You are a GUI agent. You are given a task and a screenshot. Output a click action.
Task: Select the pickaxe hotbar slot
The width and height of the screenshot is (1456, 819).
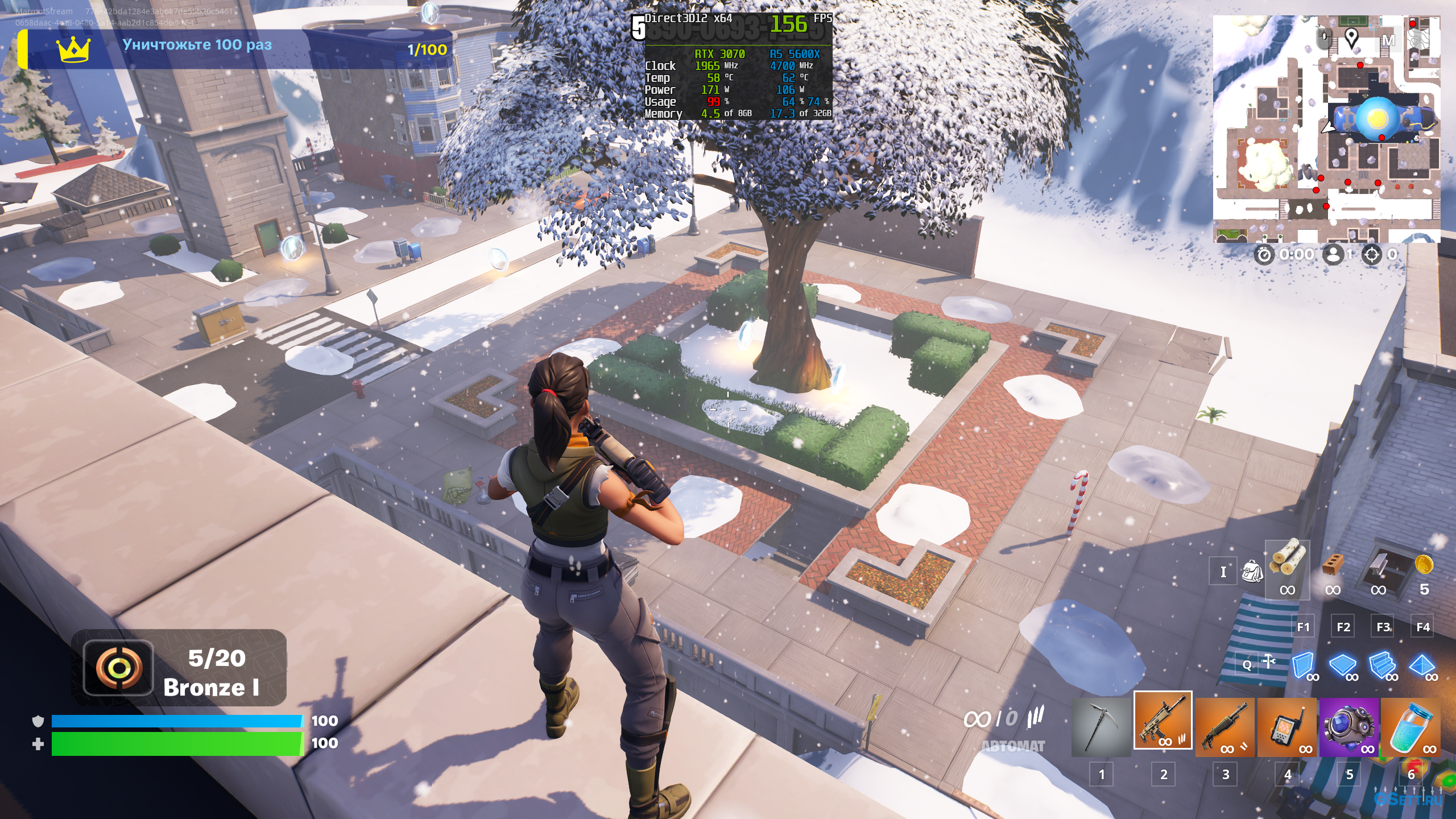(1101, 727)
